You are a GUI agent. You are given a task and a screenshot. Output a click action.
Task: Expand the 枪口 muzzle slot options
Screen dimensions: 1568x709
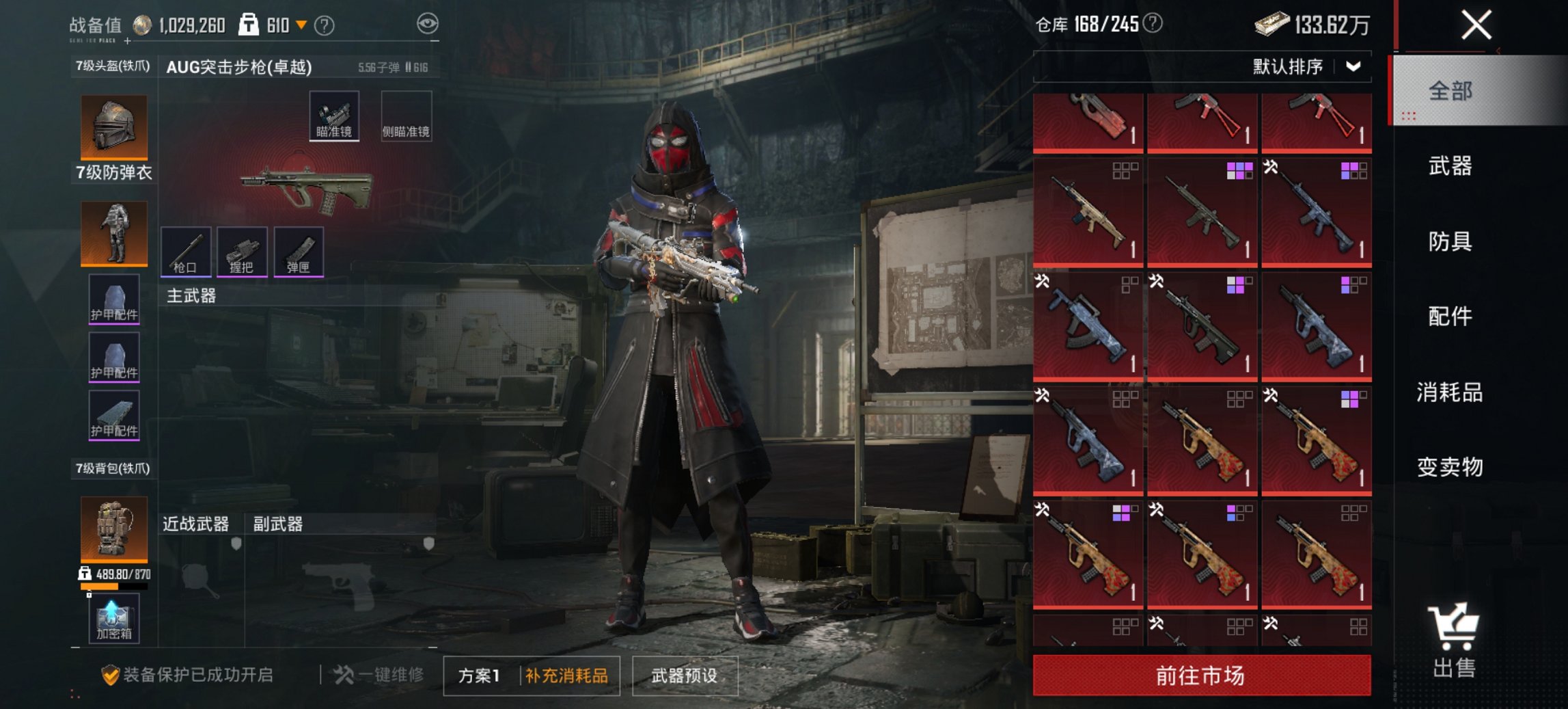click(x=185, y=252)
